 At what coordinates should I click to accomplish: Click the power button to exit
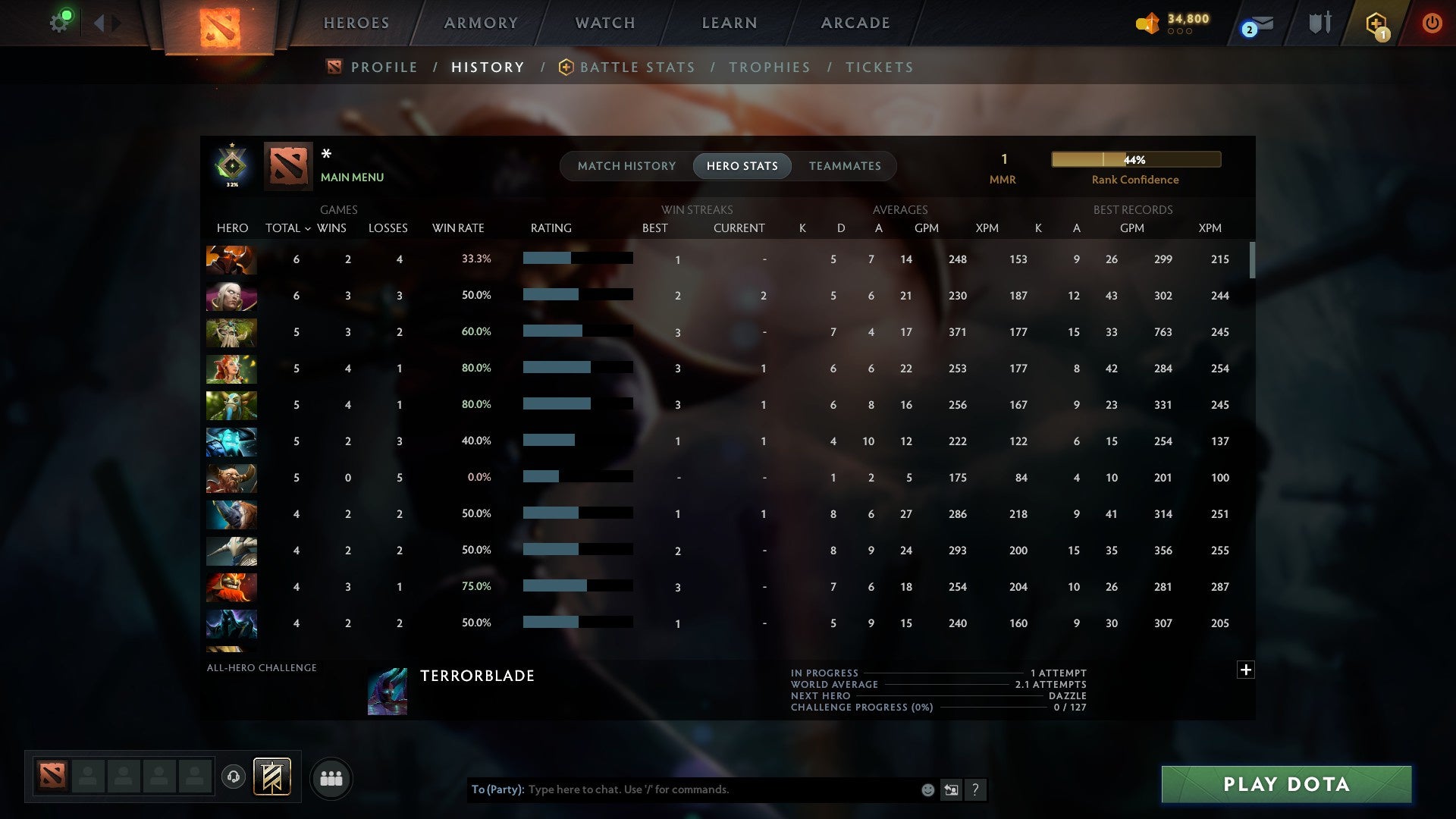[1432, 23]
